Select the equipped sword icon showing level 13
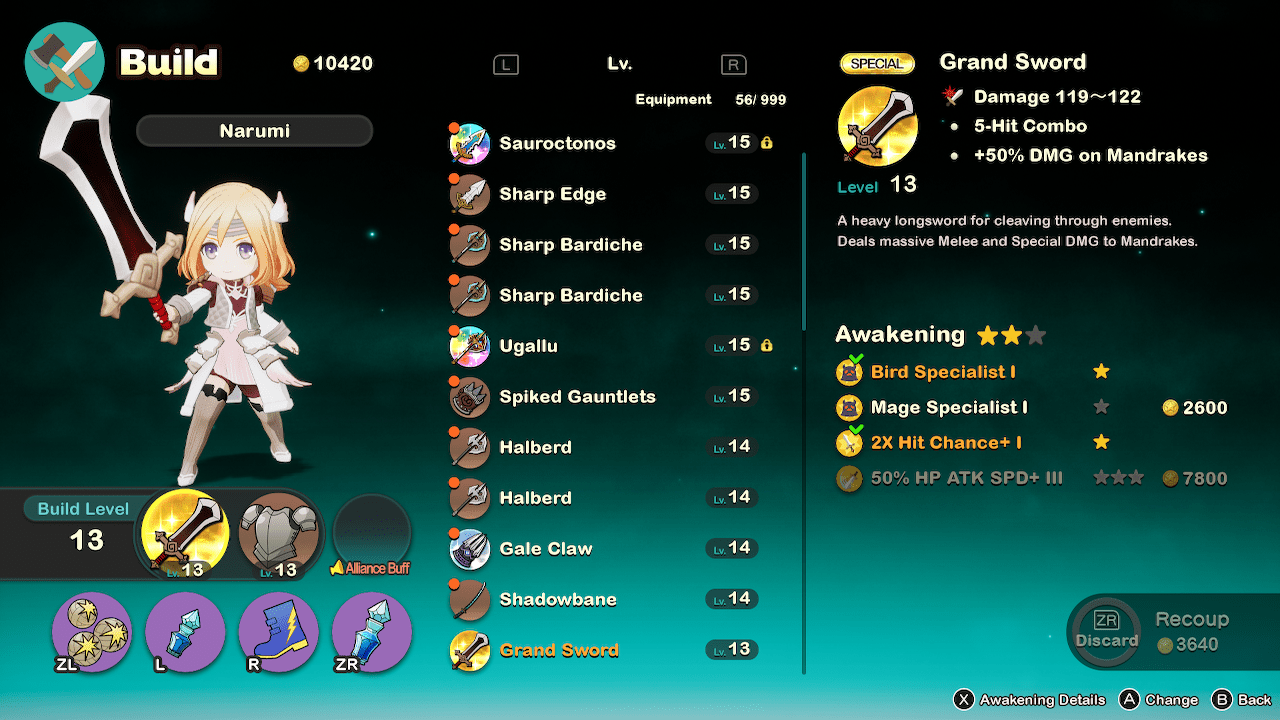The image size is (1280, 720). [x=185, y=536]
